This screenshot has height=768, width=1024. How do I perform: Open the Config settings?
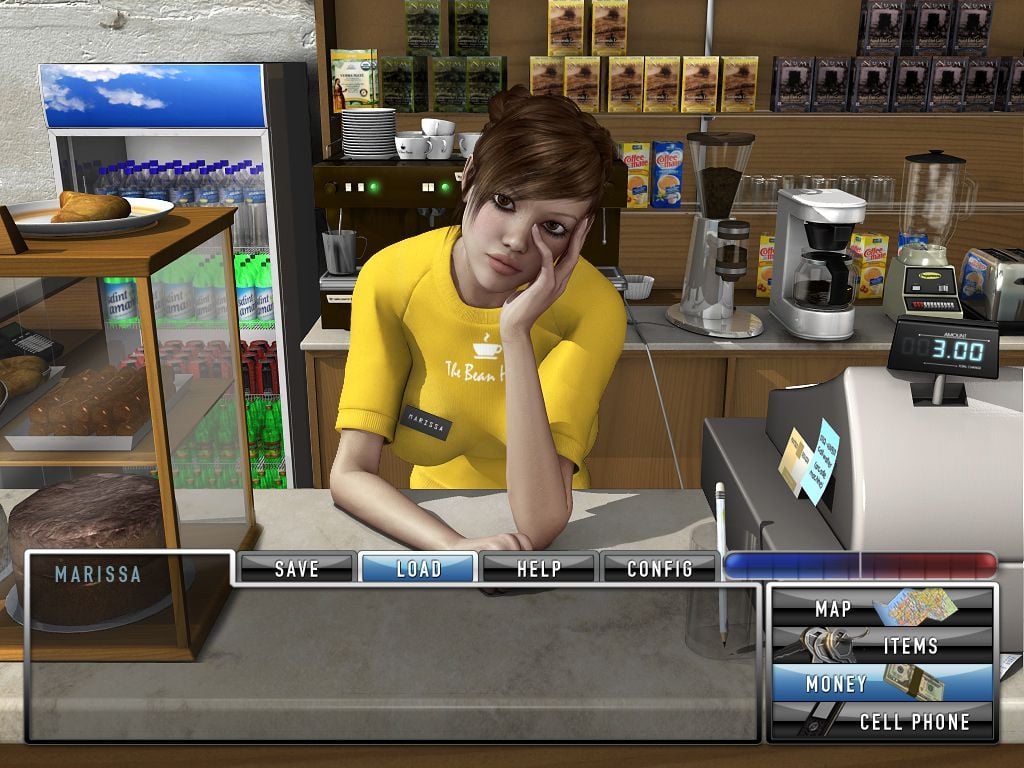click(659, 568)
